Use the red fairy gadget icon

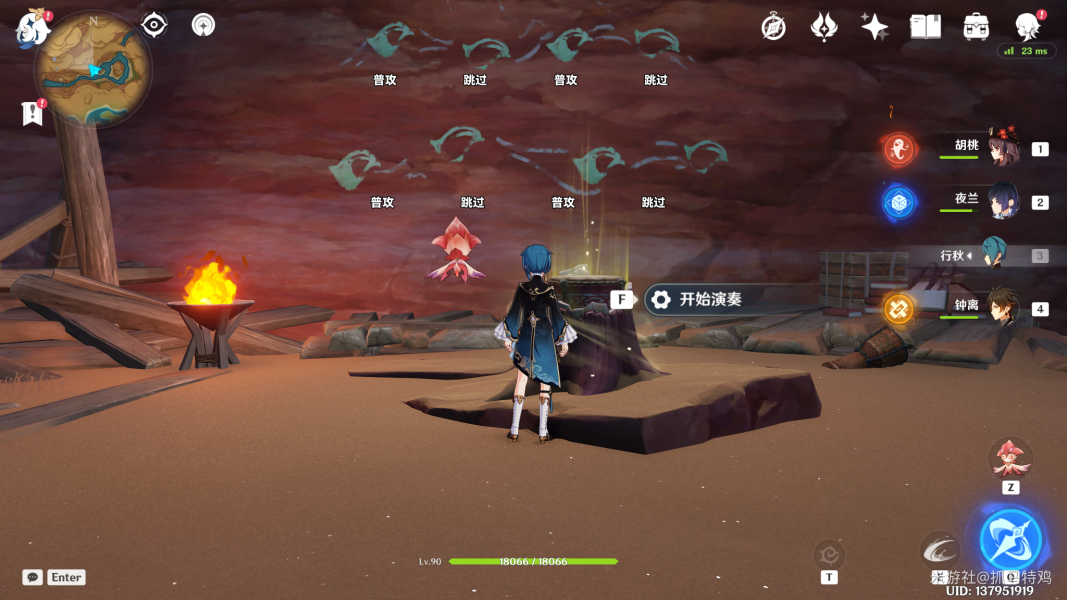pyautogui.click(x=1010, y=459)
